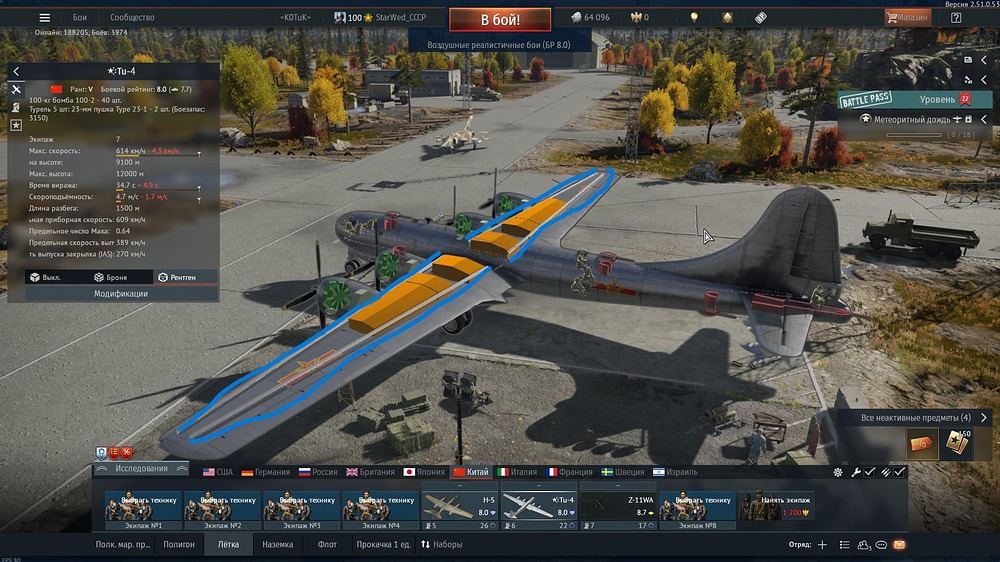This screenshot has width=1000, height=562.
Task: Click the red «В бой!» battle button
Action: (x=500, y=19)
